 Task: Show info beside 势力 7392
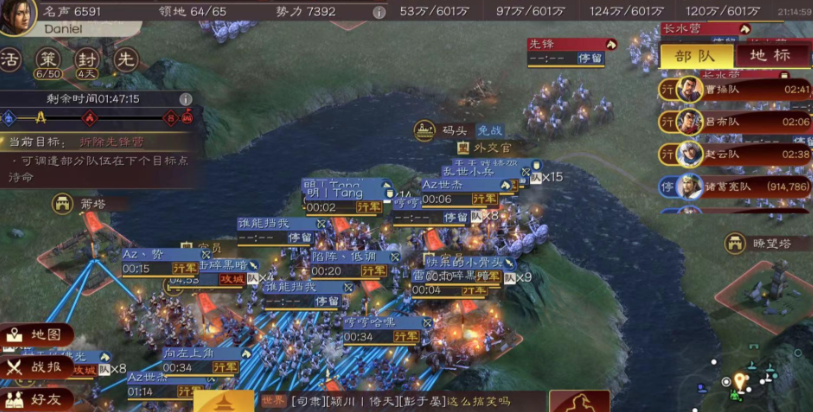pyautogui.click(x=379, y=12)
